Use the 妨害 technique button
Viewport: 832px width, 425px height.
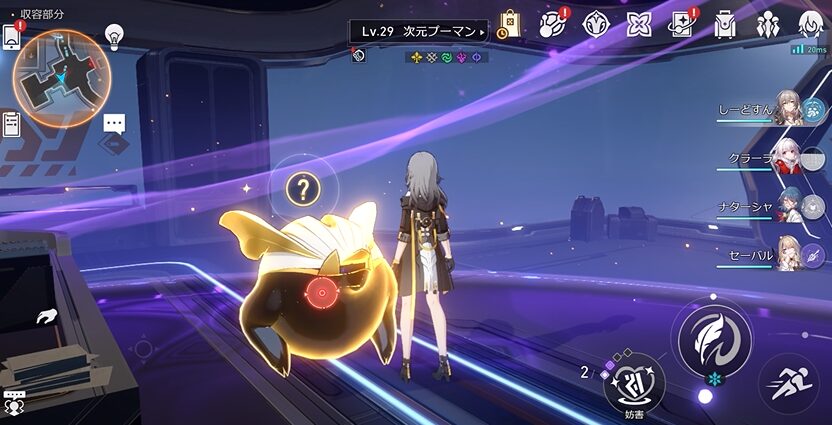(x=634, y=385)
